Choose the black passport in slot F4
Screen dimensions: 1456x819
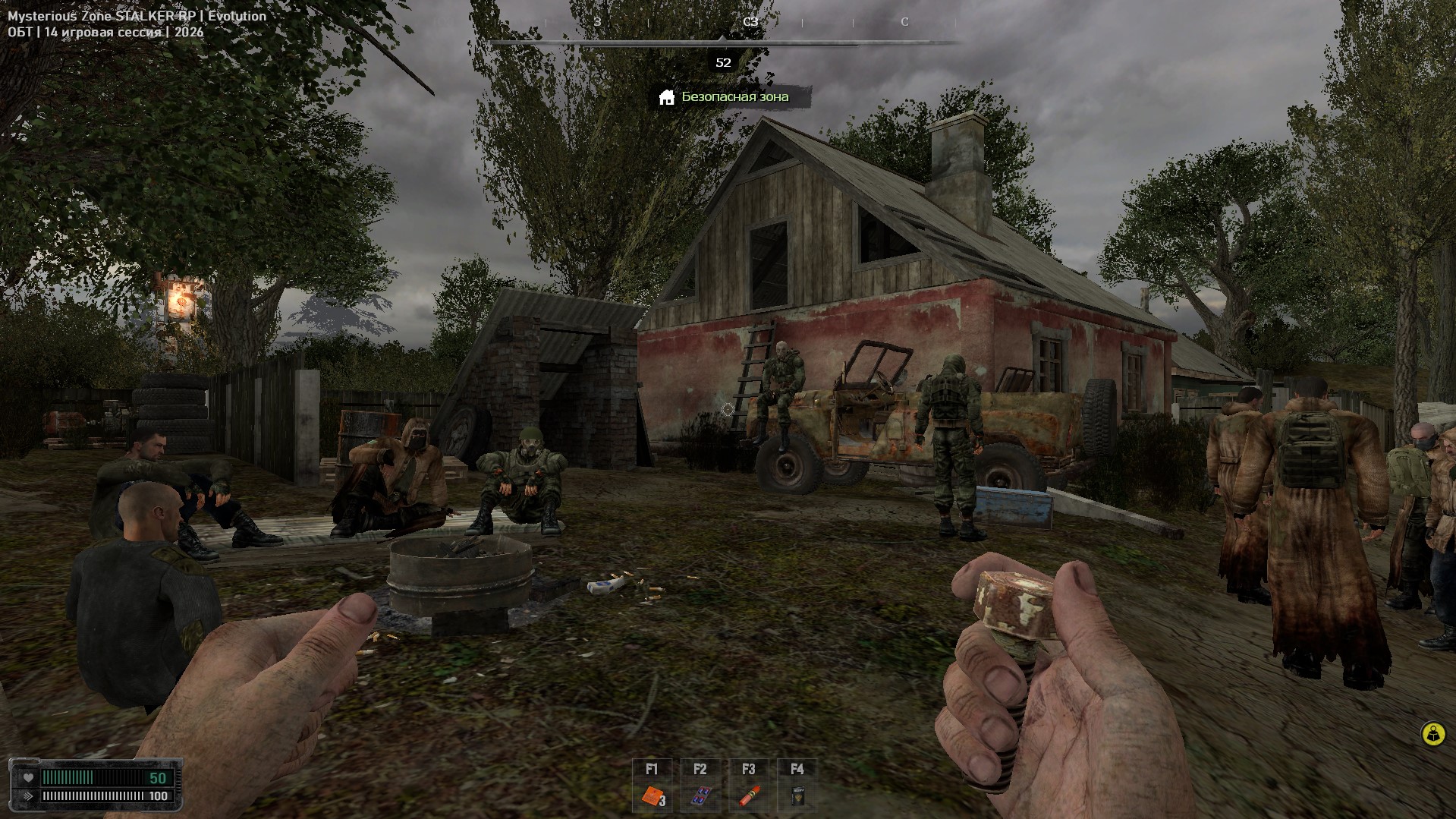(x=797, y=796)
